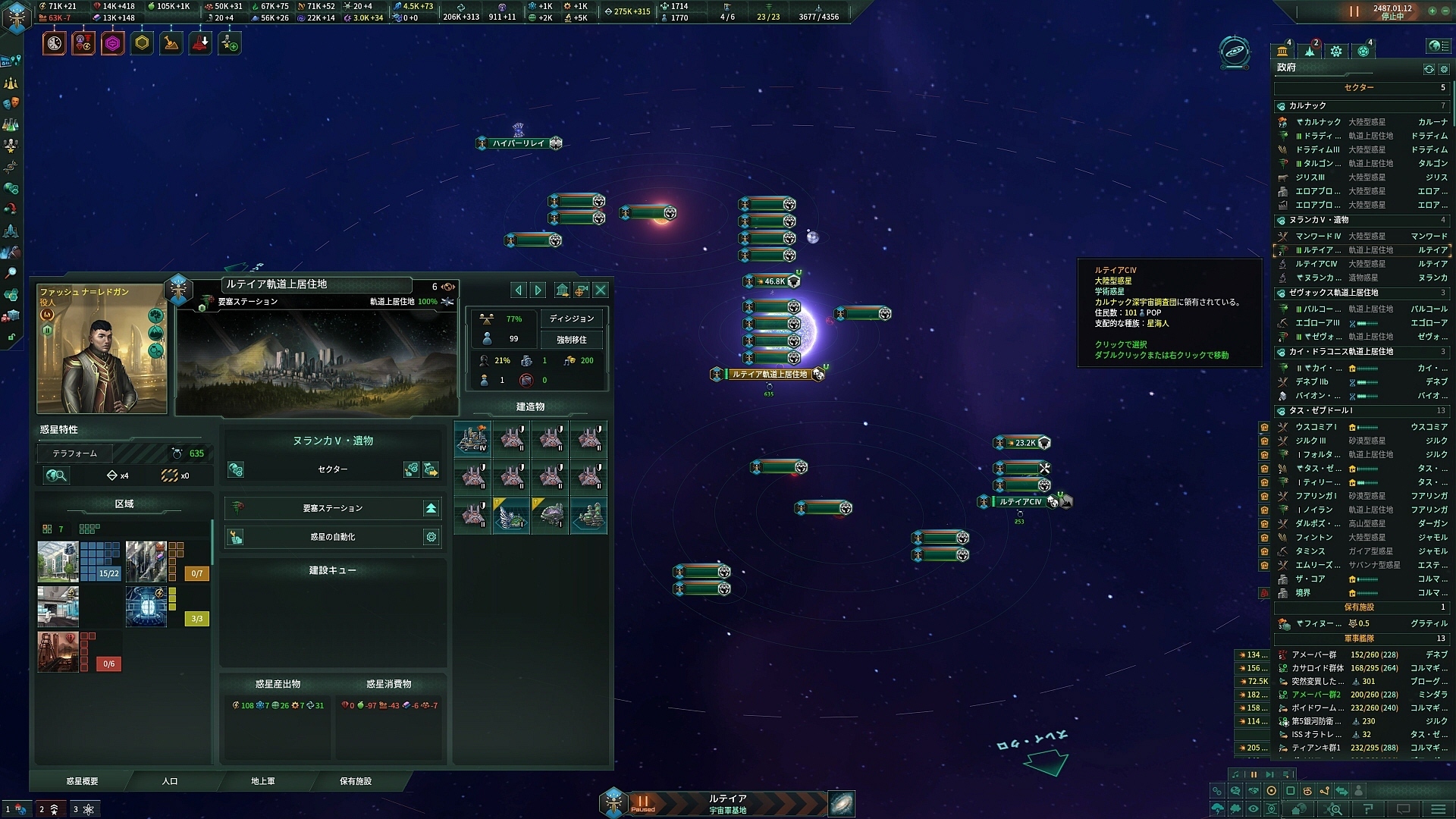The width and height of the screenshot is (1456, 819).
Task: Open the galaxy map view button
Action: [841, 803]
